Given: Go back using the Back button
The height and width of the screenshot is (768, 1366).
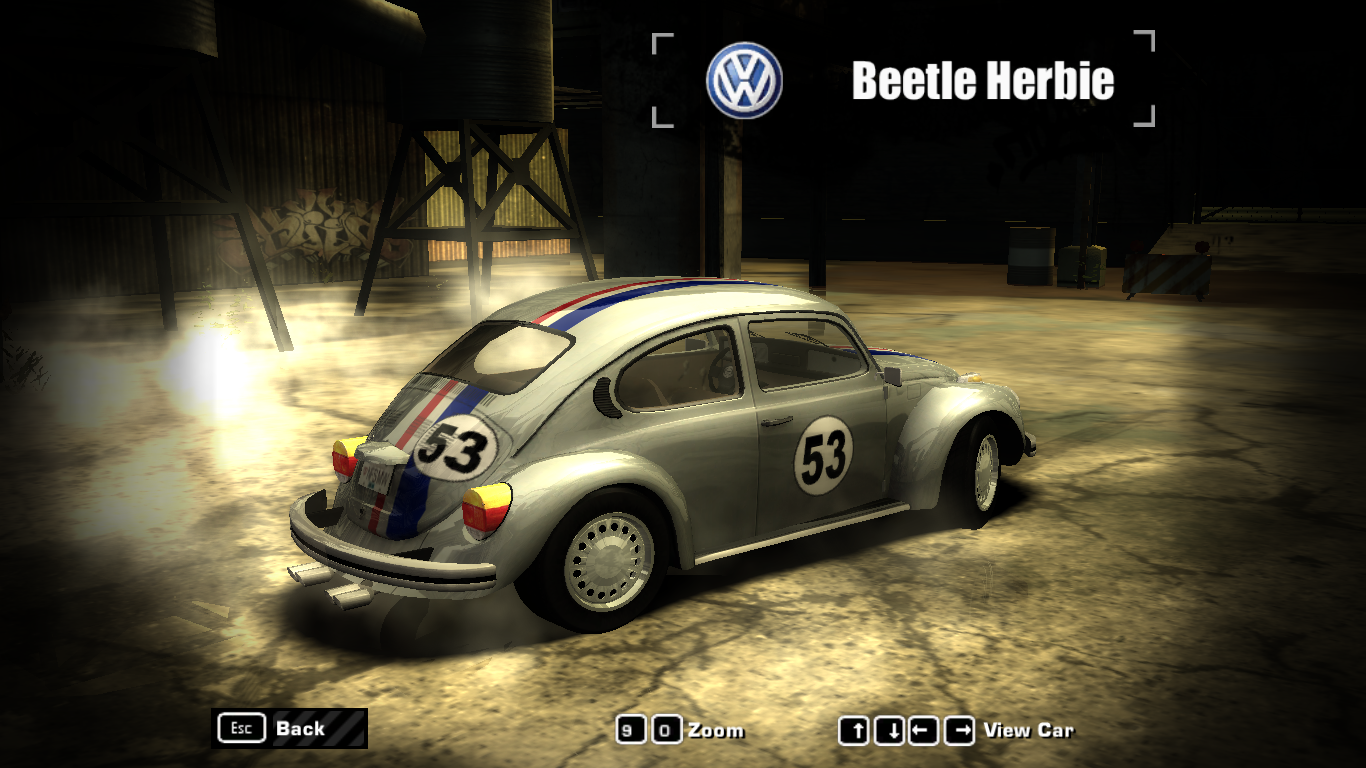Looking at the screenshot, I should pyautogui.click(x=289, y=728).
